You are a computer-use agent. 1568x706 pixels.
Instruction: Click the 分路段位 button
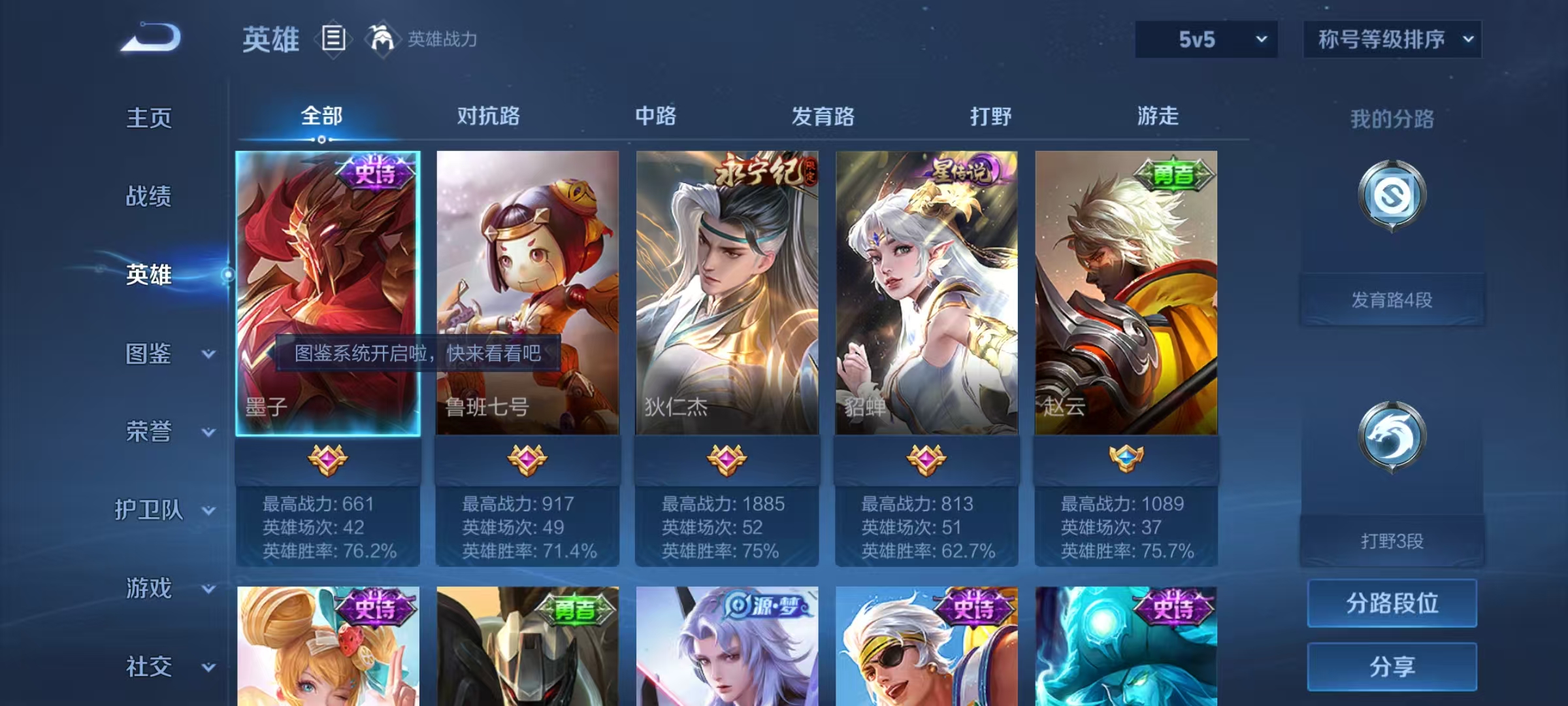(1392, 603)
